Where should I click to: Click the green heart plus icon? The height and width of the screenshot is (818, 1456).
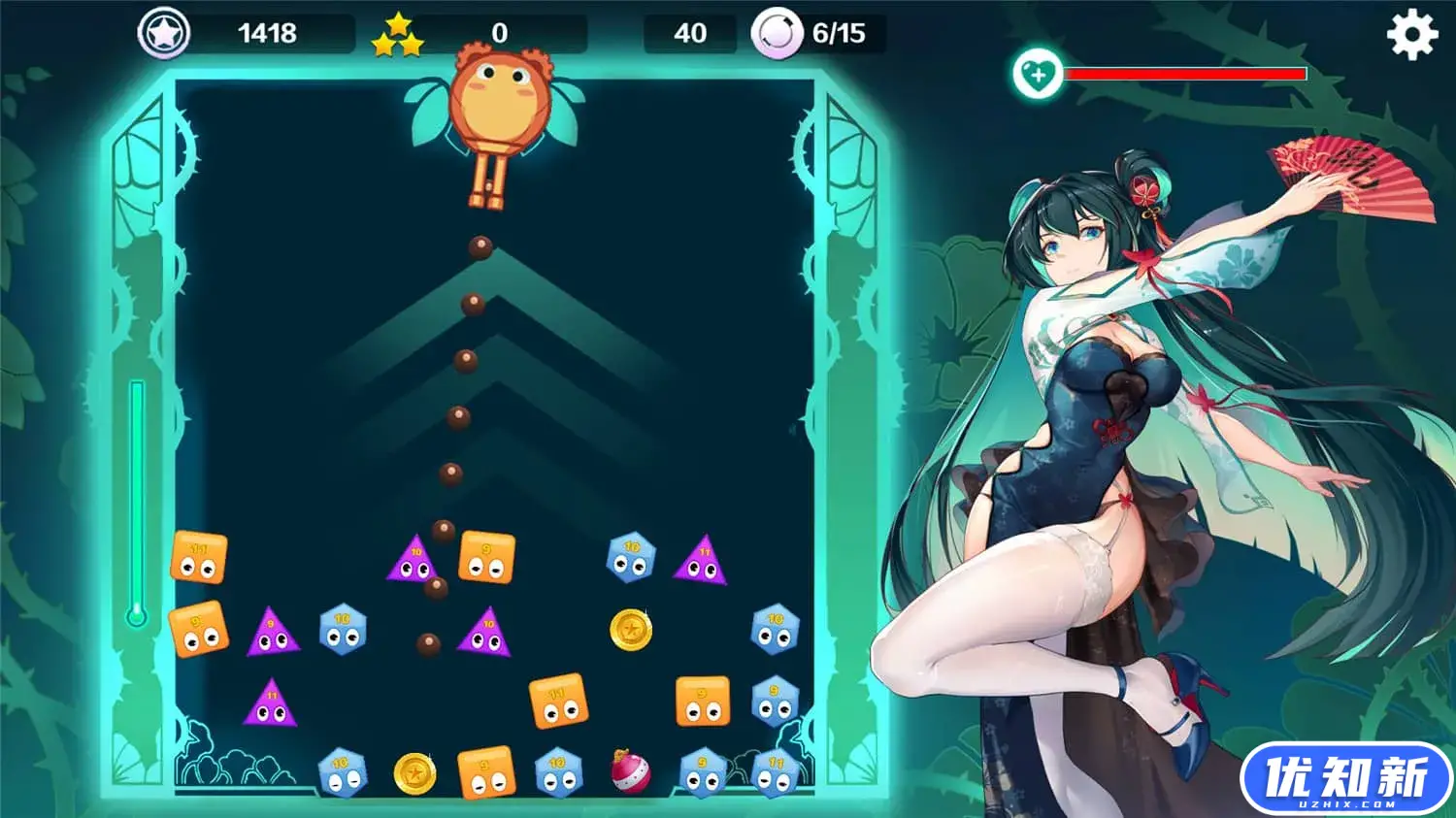point(1037,74)
